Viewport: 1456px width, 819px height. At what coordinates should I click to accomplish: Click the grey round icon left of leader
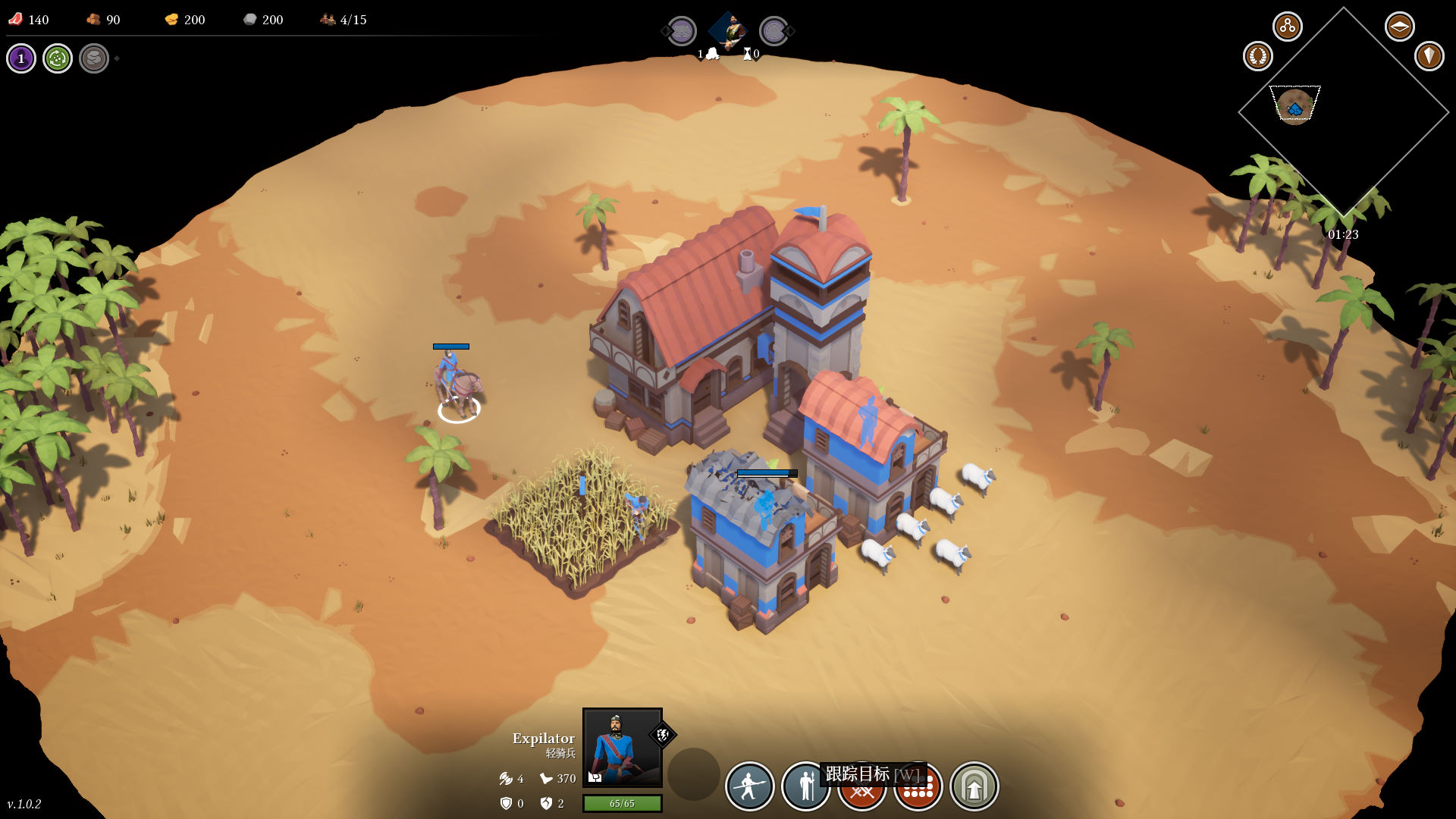coord(682,31)
